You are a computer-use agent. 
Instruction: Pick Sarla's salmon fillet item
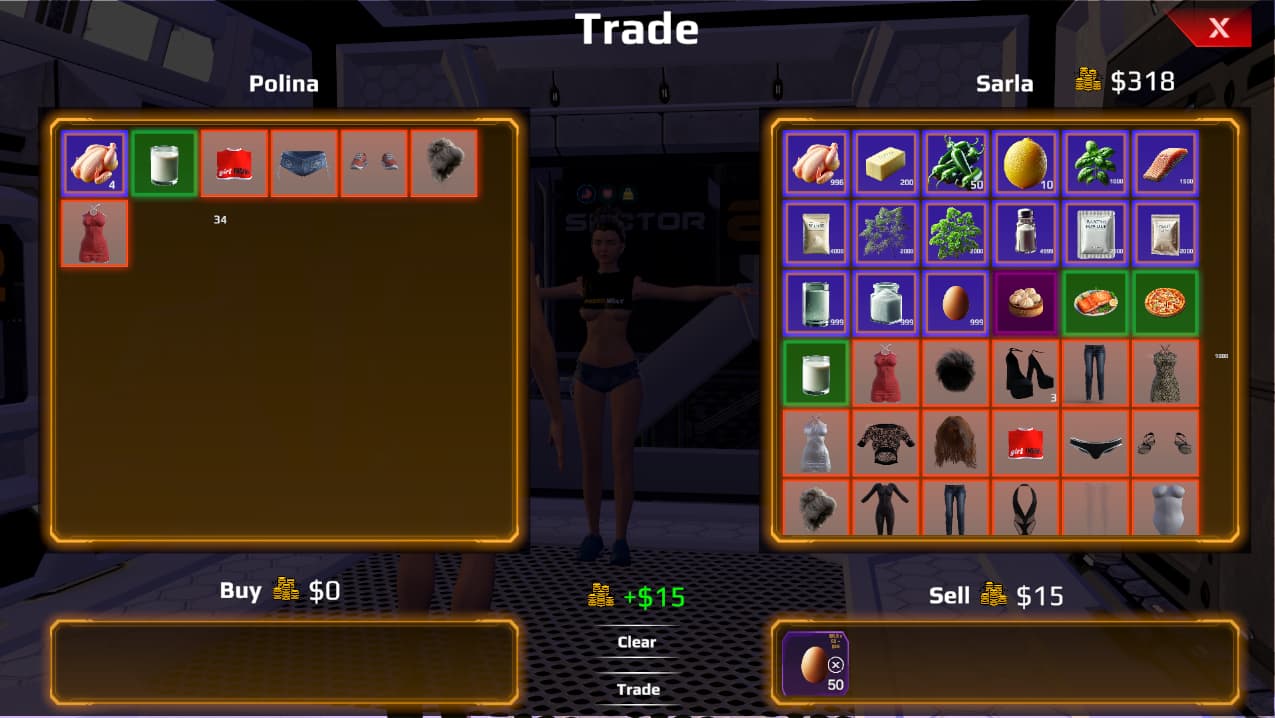point(1166,163)
